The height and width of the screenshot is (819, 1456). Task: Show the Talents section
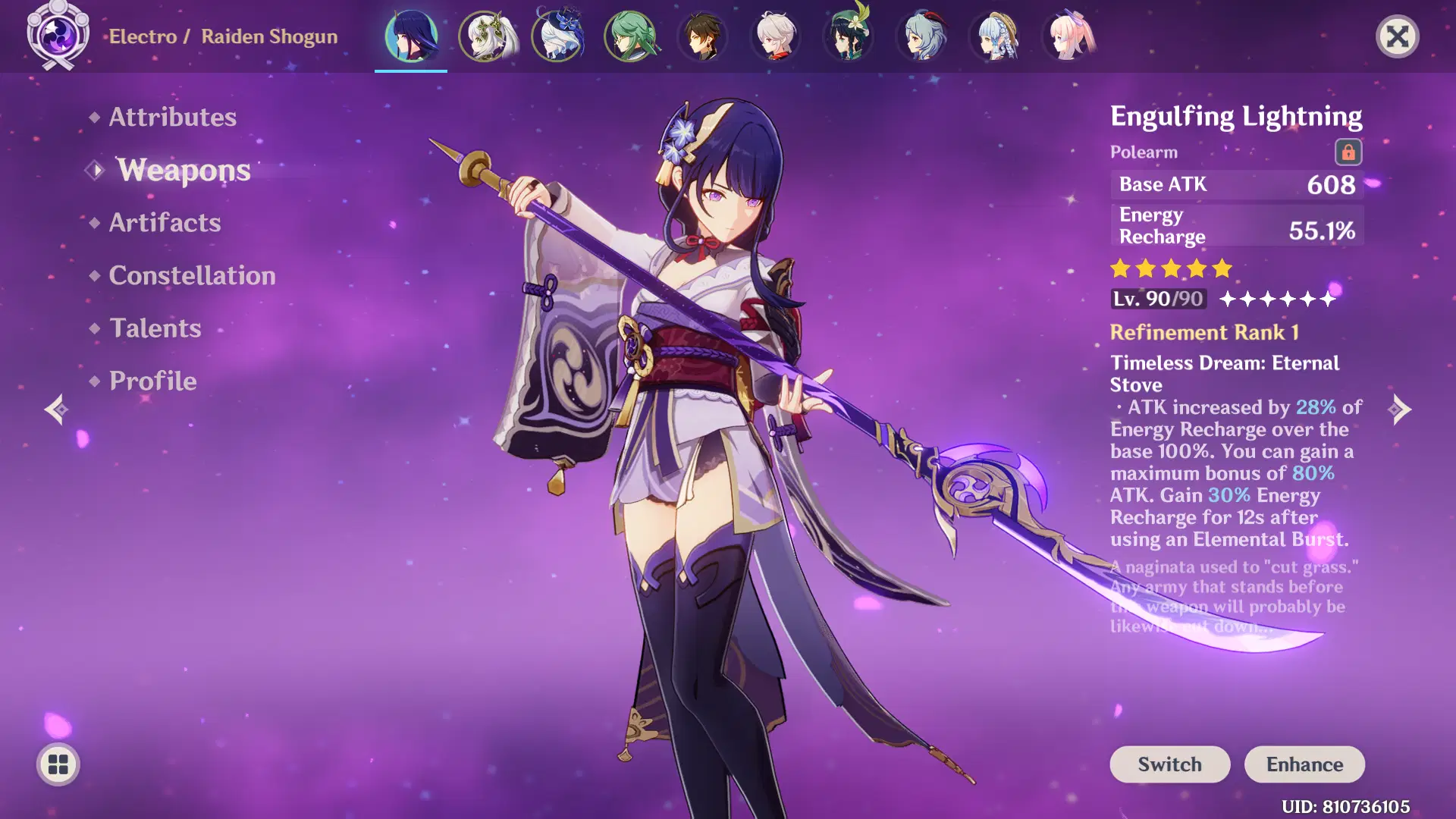point(155,328)
